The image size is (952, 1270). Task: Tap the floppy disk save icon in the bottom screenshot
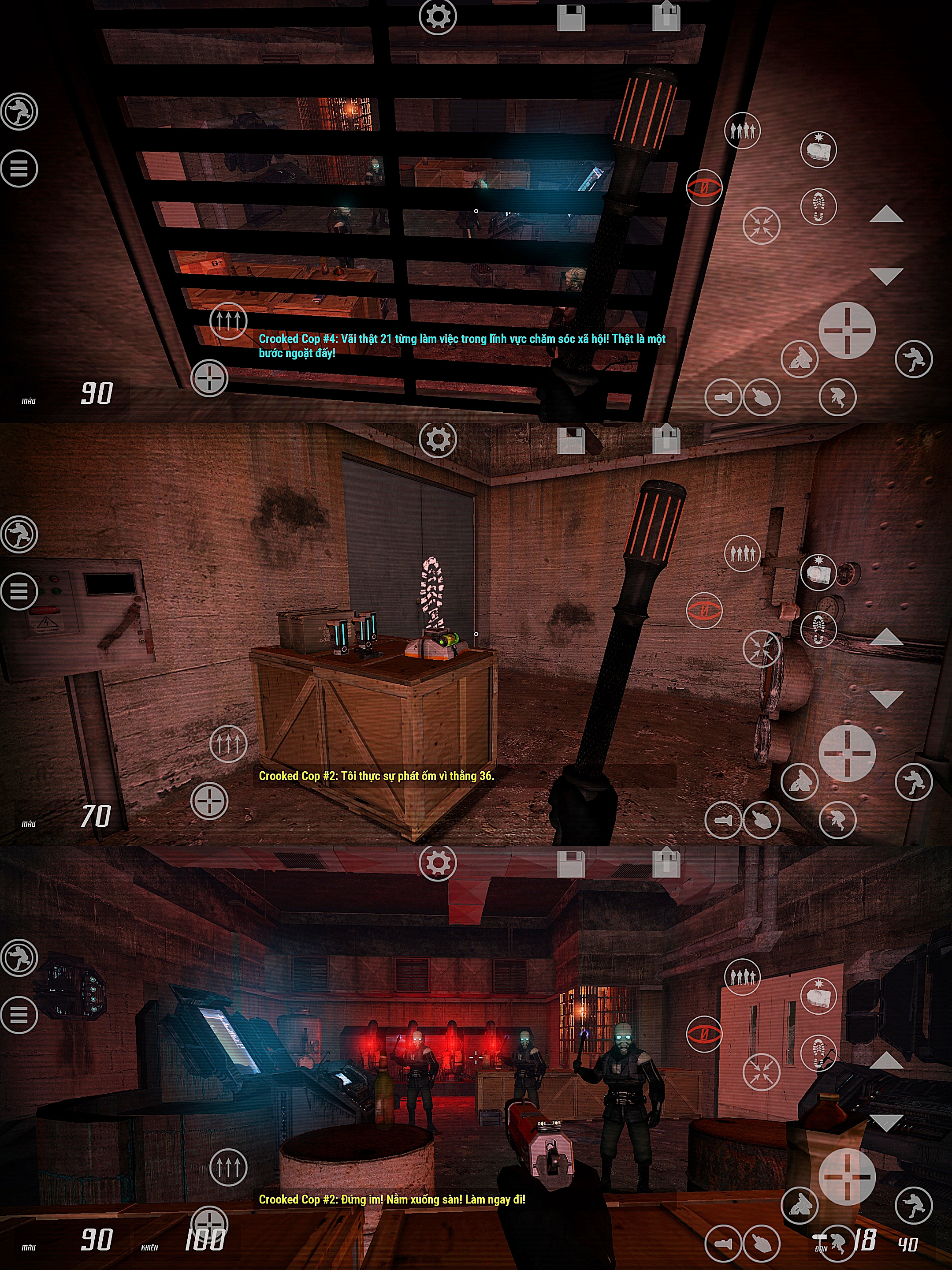coord(571,863)
